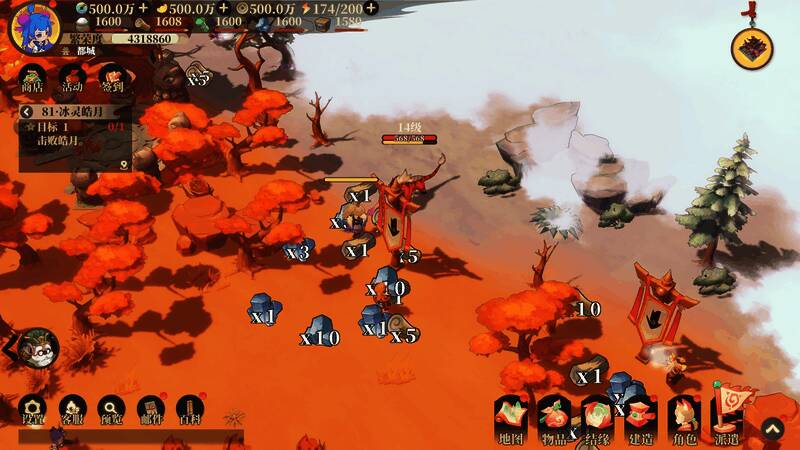Viewport: 800px width, 450px height.
Task: Collapse the 81·冰灵皓月 quest tracker arrow
Action: pyautogui.click(x=28, y=113)
